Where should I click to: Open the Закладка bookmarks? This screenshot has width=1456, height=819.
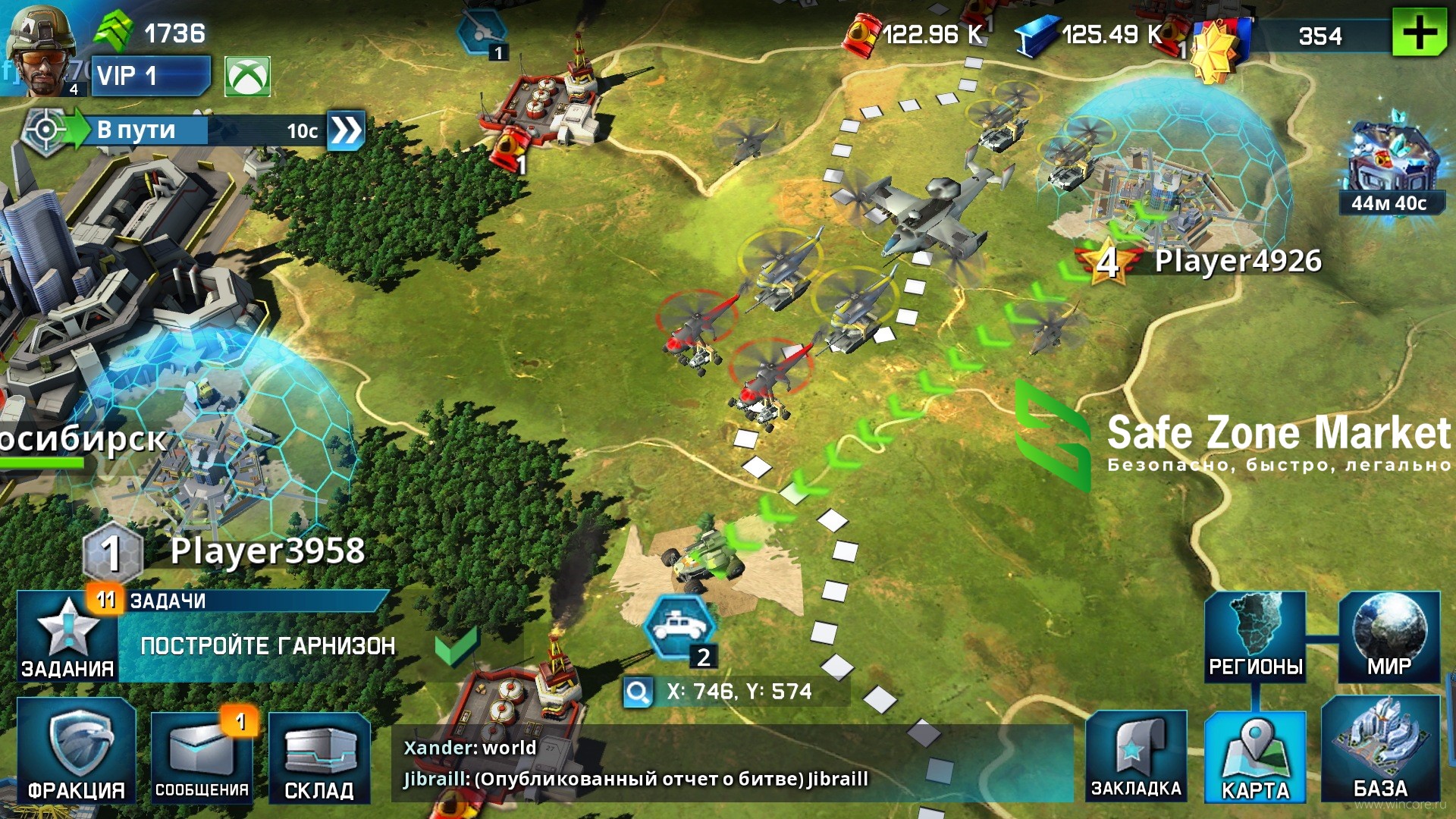(1136, 756)
